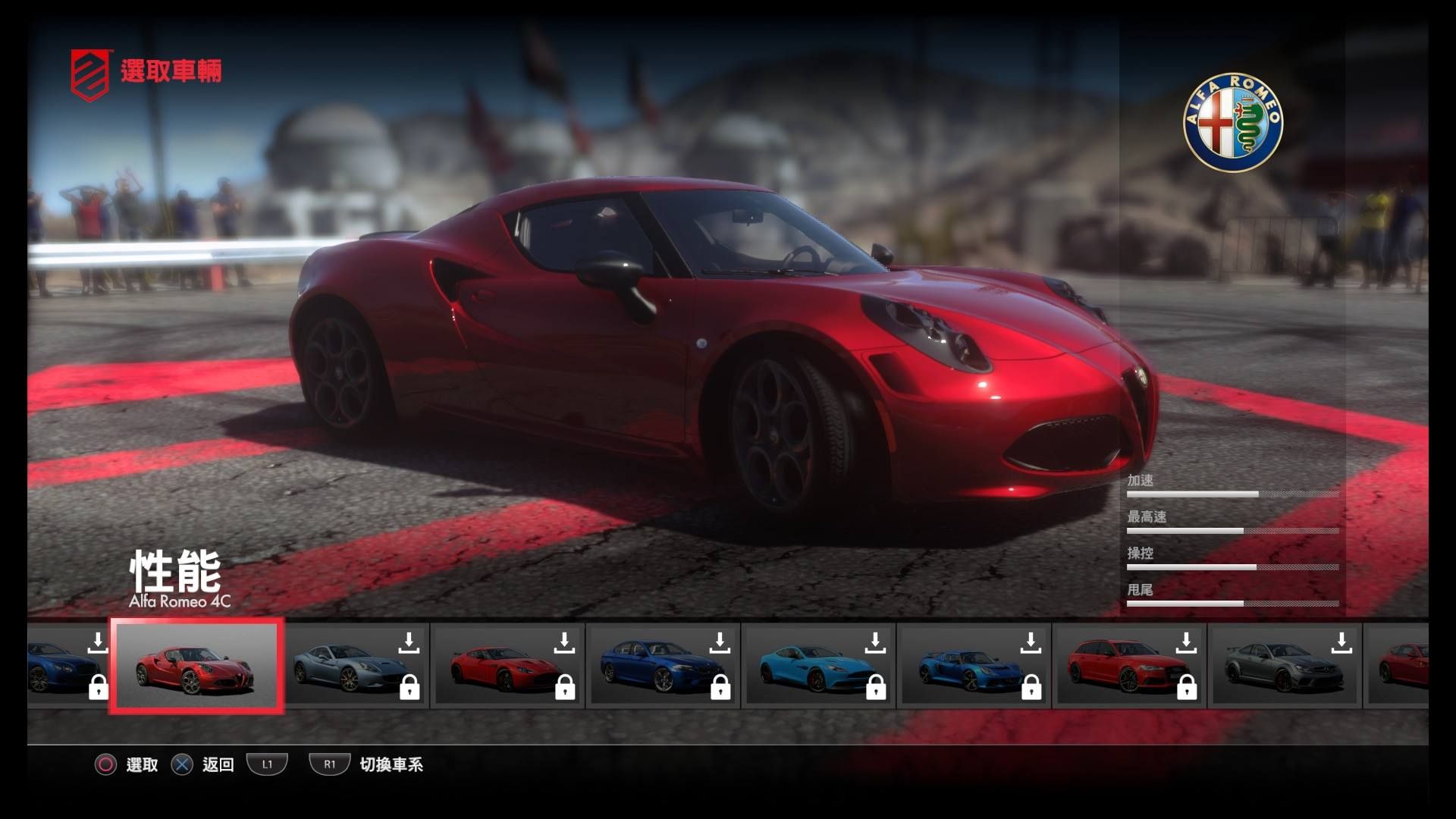Click the padlock icon on the red Audi wagon

[1187, 688]
